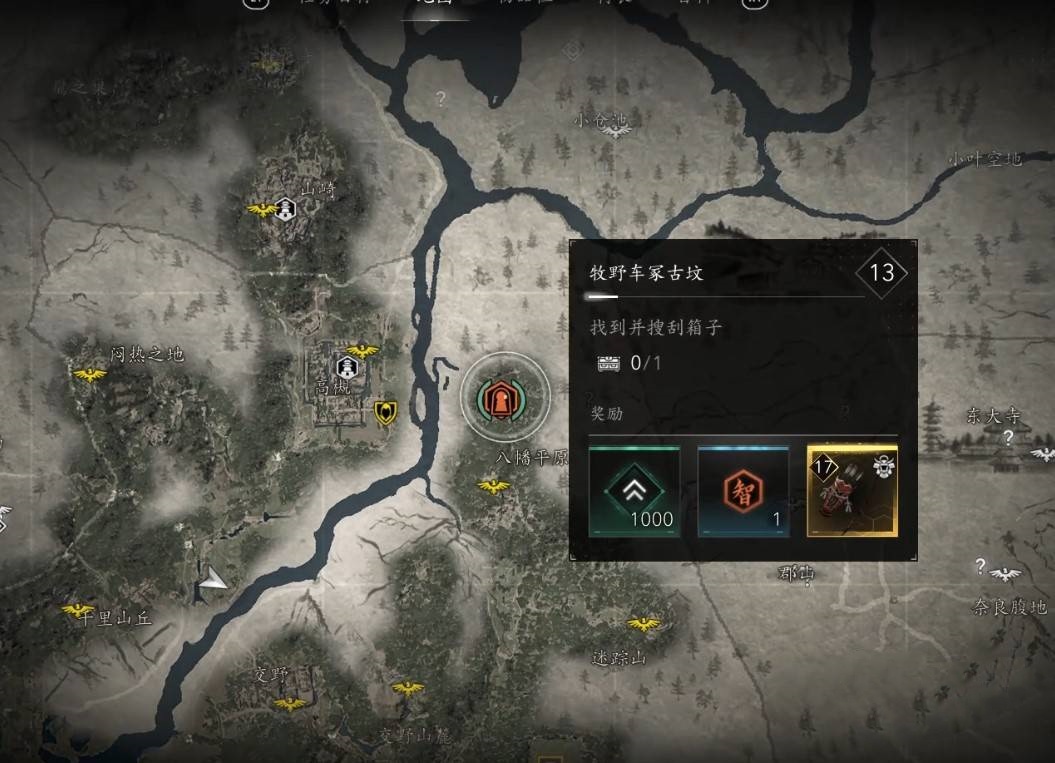This screenshot has width=1055, height=763.
Task: Select the gold level 17 gear reward
Action: pyautogui.click(x=852, y=492)
